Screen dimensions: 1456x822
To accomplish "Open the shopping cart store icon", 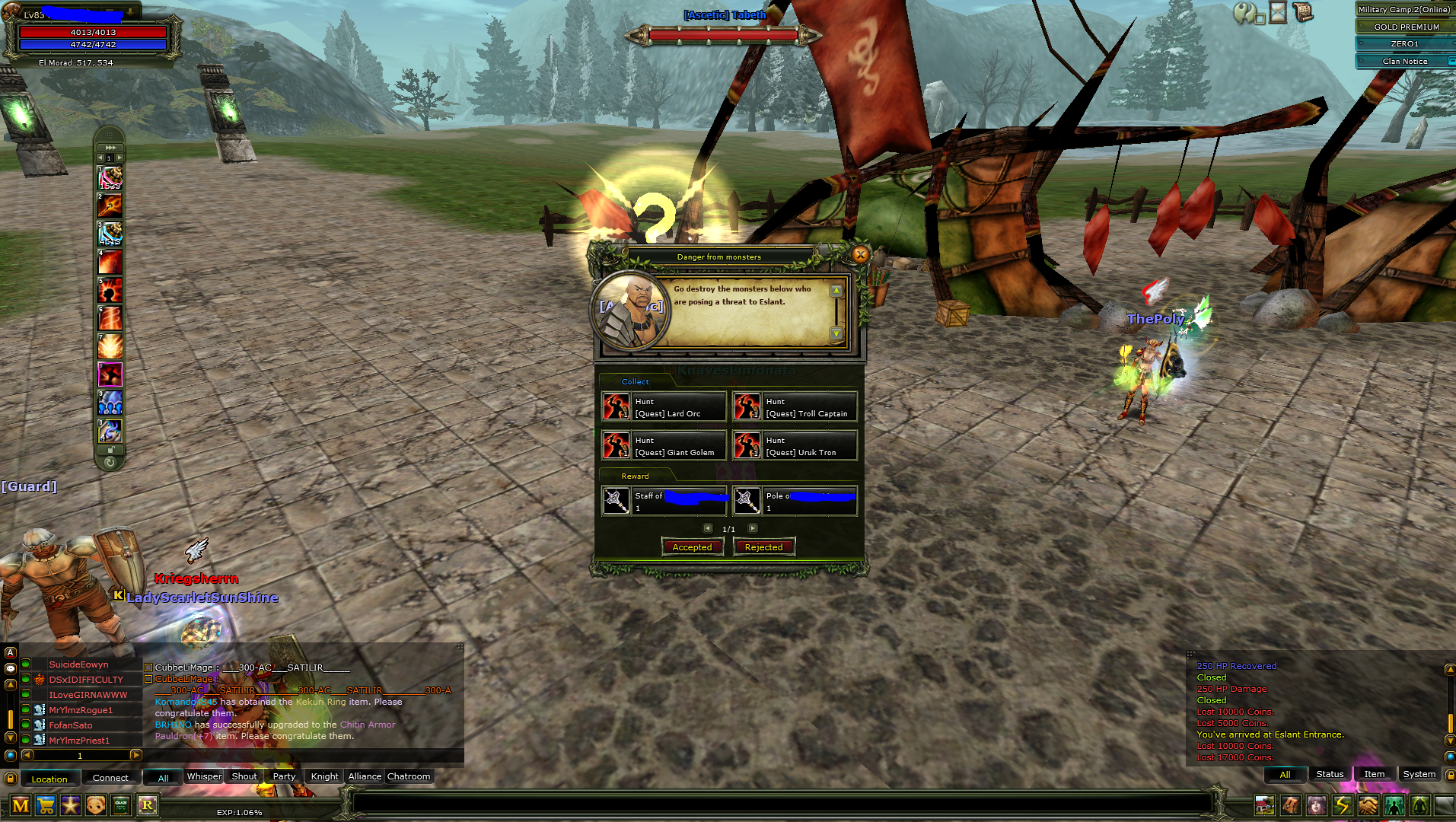I will [46, 805].
